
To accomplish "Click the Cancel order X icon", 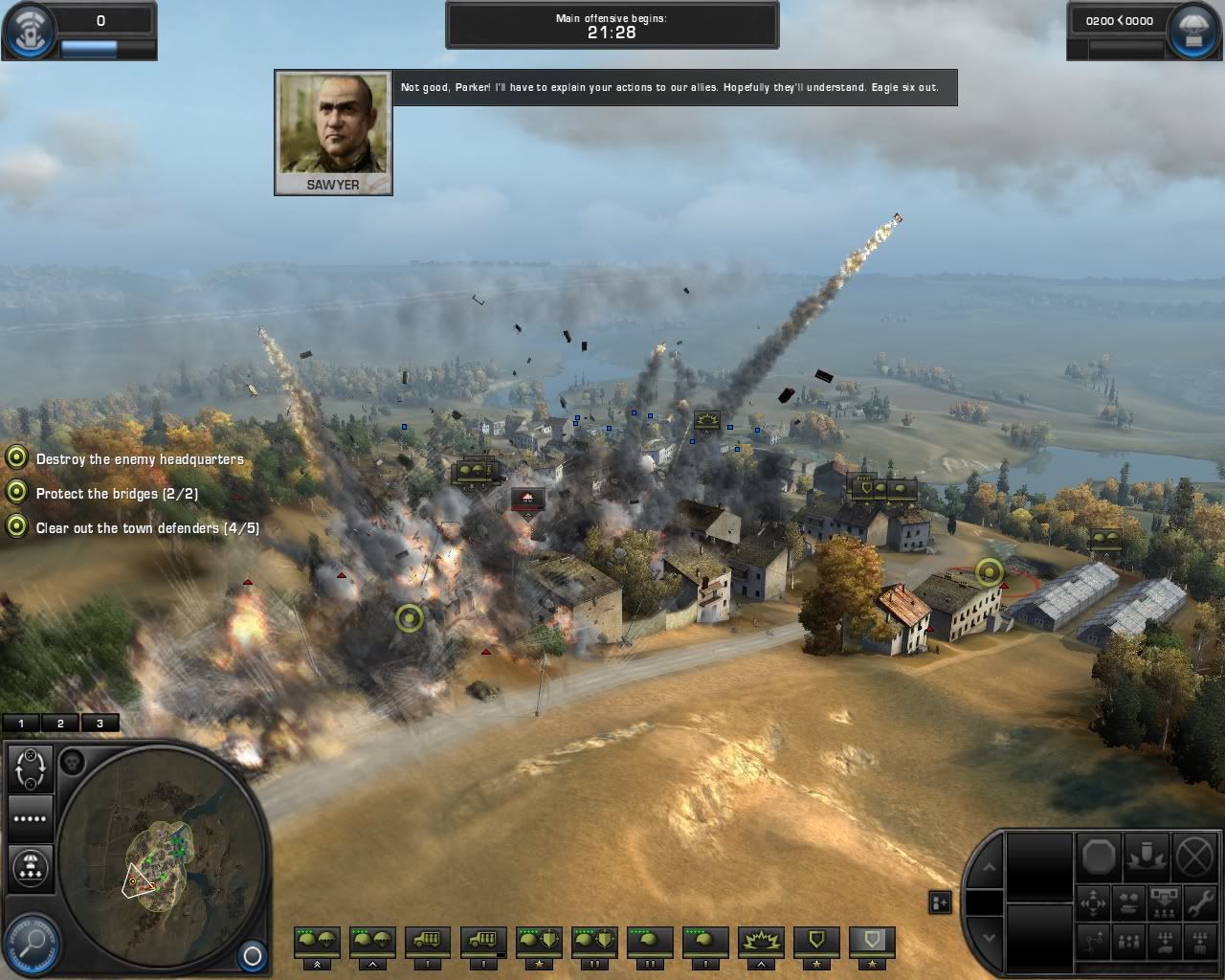I will click(x=1192, y=855).
